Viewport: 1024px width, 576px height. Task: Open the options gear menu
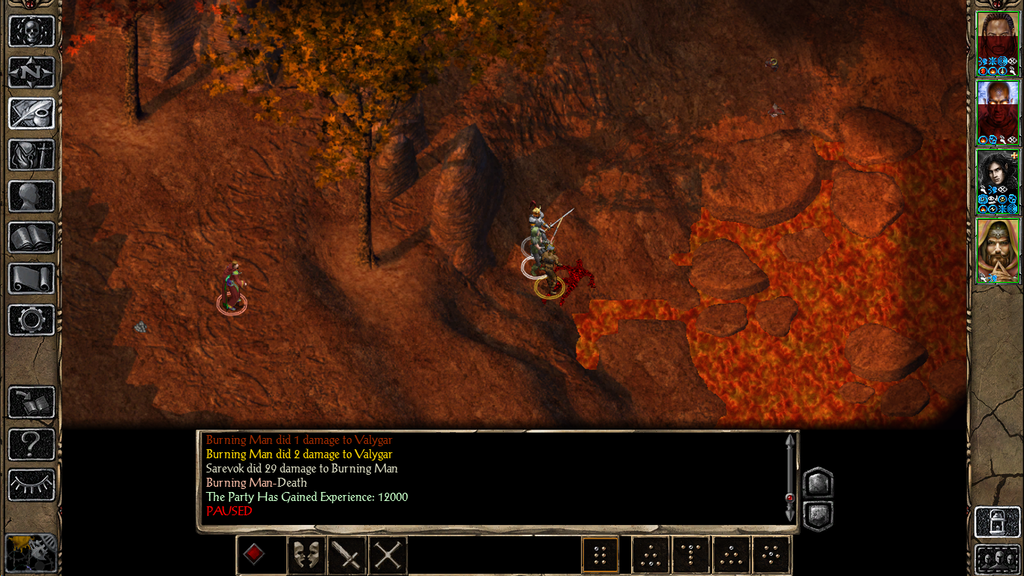(31, 320)
